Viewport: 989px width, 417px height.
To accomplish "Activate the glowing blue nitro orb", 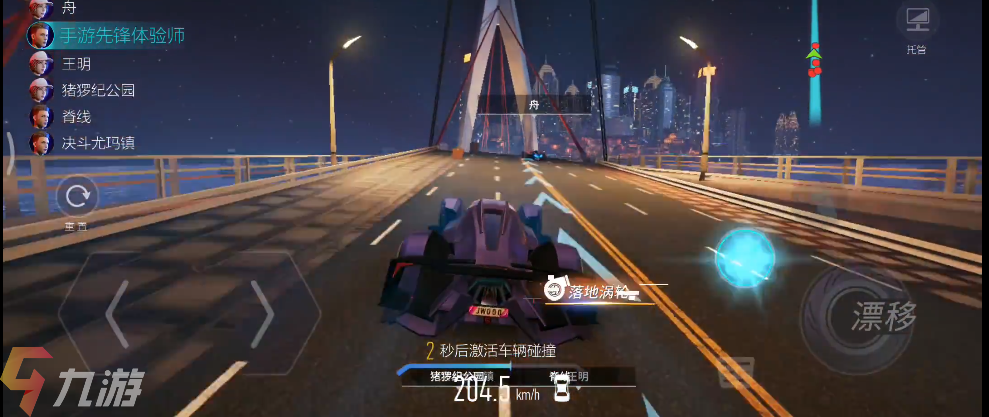I will 745,256.
